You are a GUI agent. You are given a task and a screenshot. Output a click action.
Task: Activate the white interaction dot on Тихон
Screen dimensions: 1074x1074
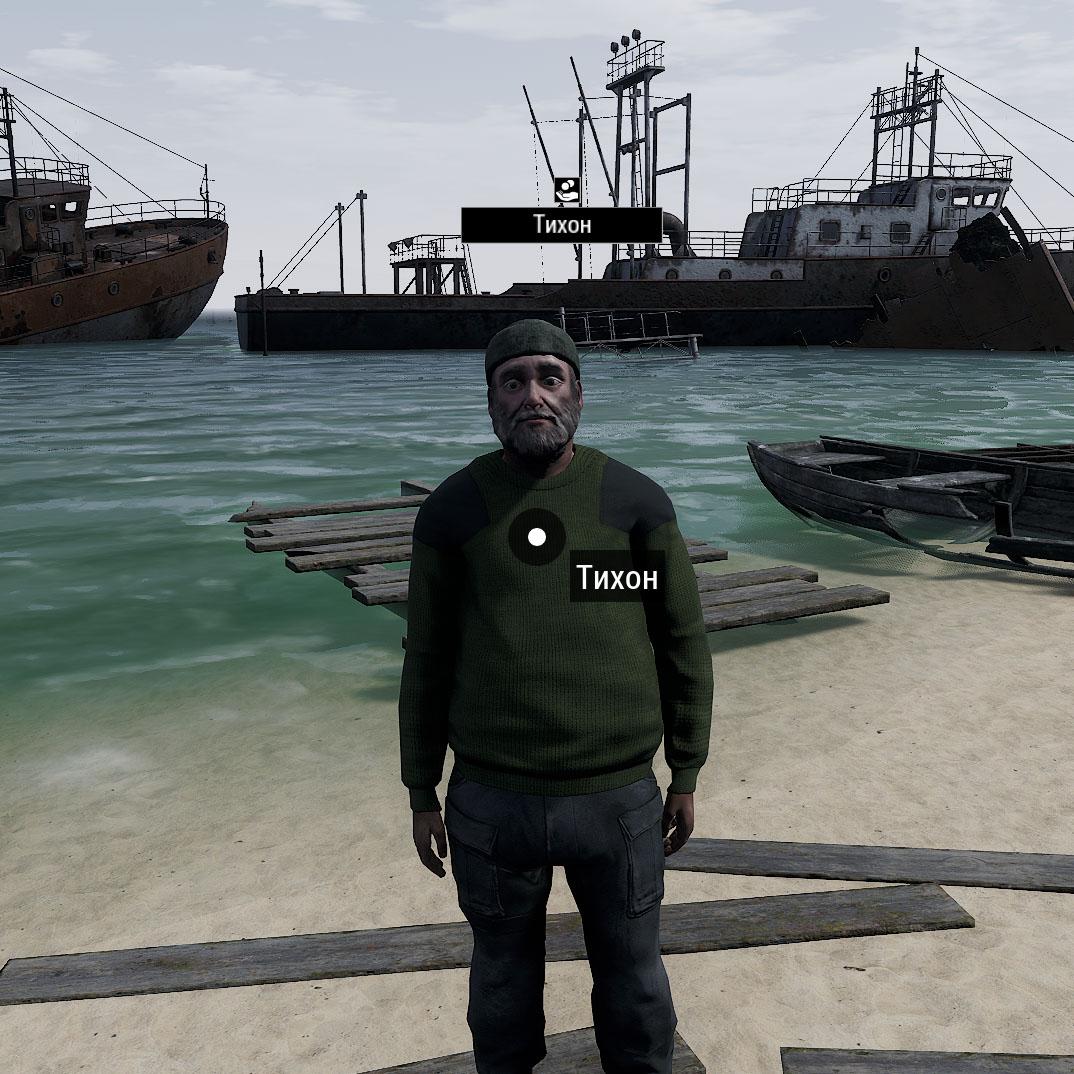(537, 538)
